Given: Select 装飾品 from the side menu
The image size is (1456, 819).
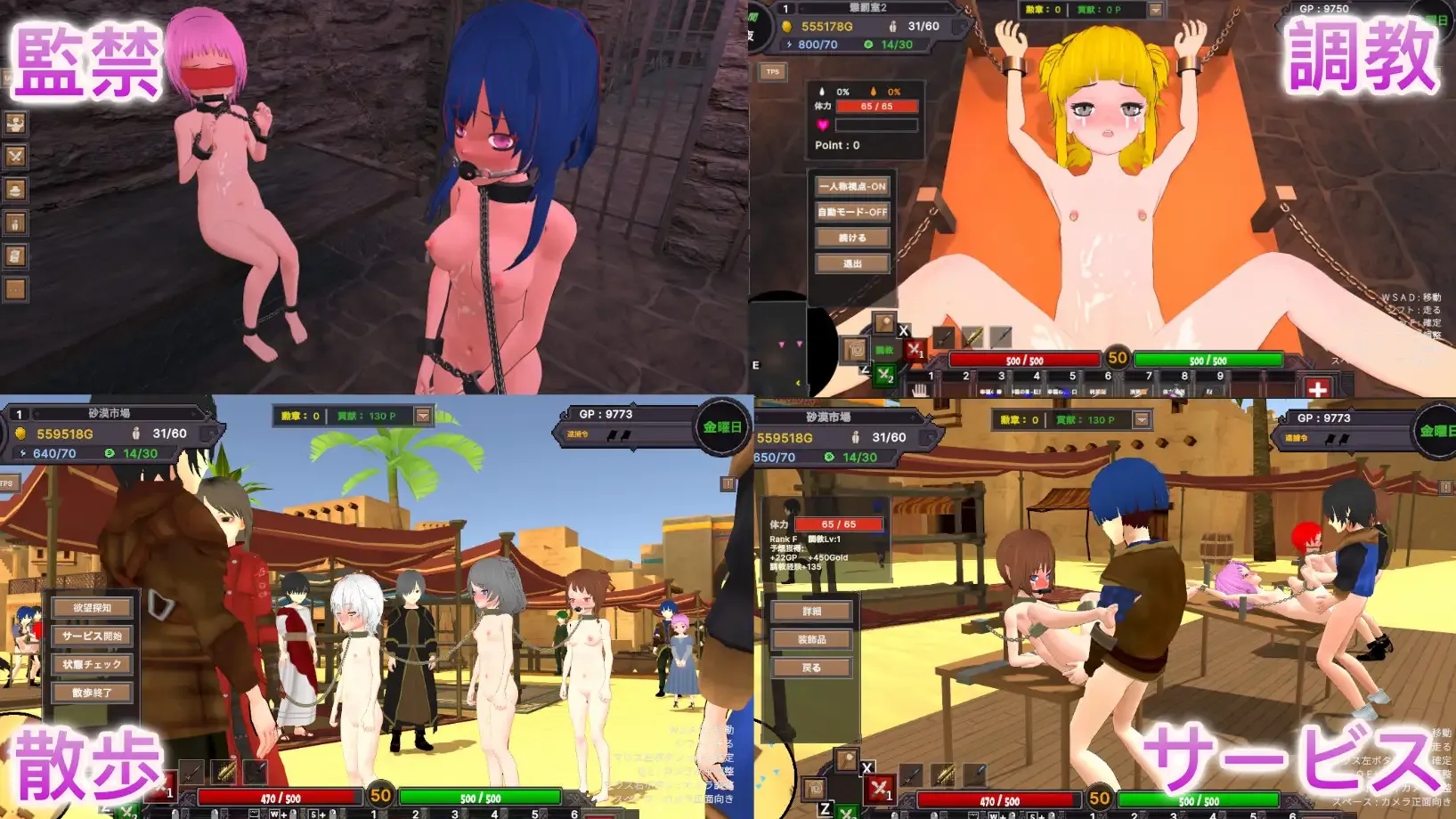Looking at the screenshot, I should [813, 639].
